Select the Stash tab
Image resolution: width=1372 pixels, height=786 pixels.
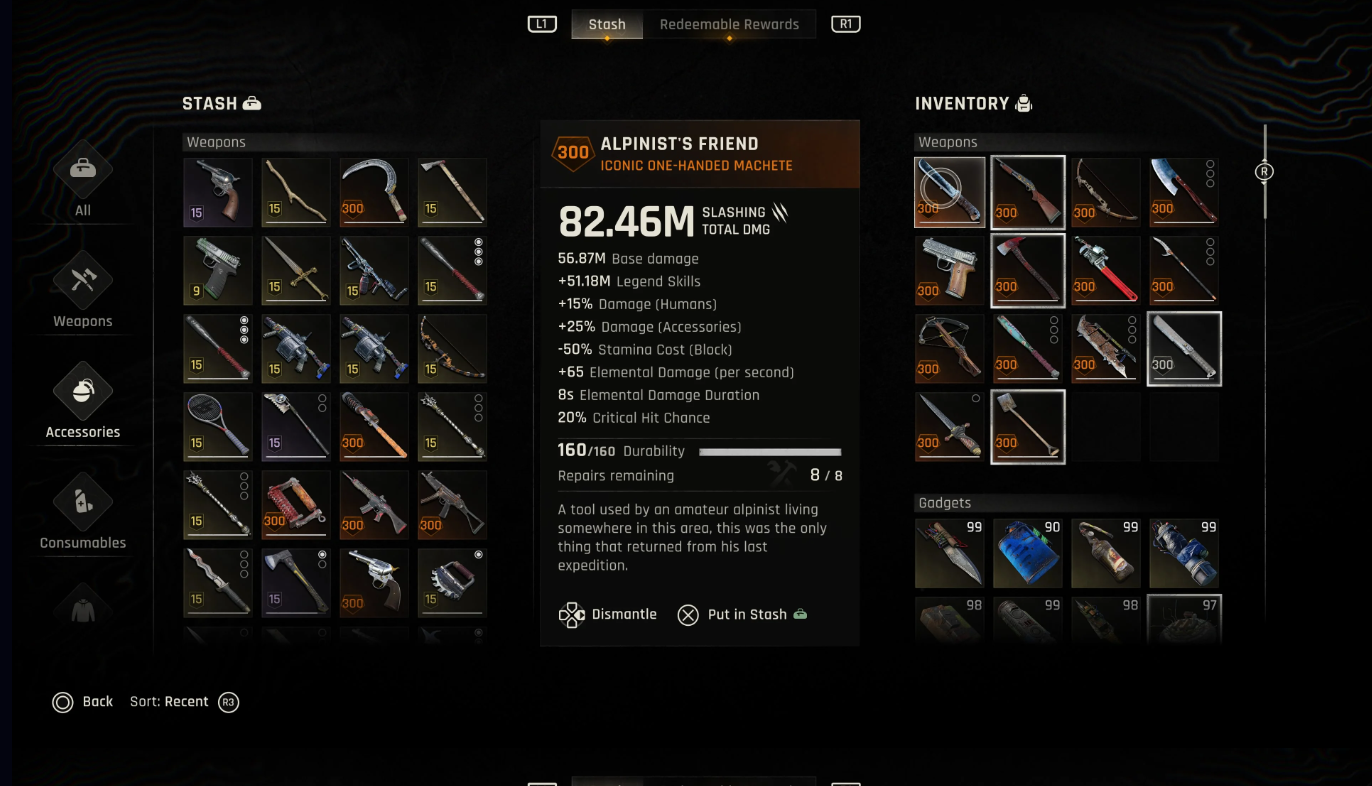(607, 24)
